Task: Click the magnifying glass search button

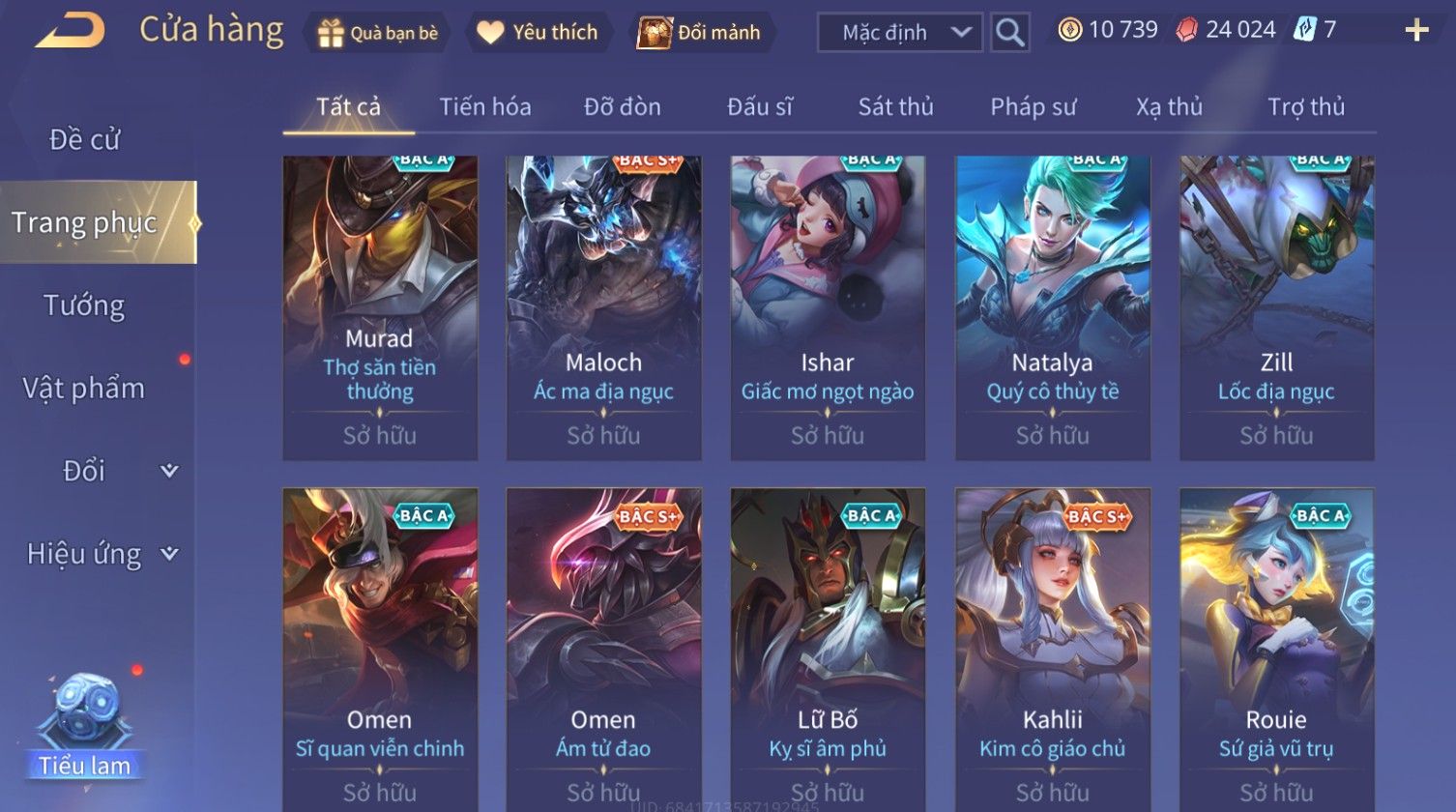Action: pos(1009,33)
